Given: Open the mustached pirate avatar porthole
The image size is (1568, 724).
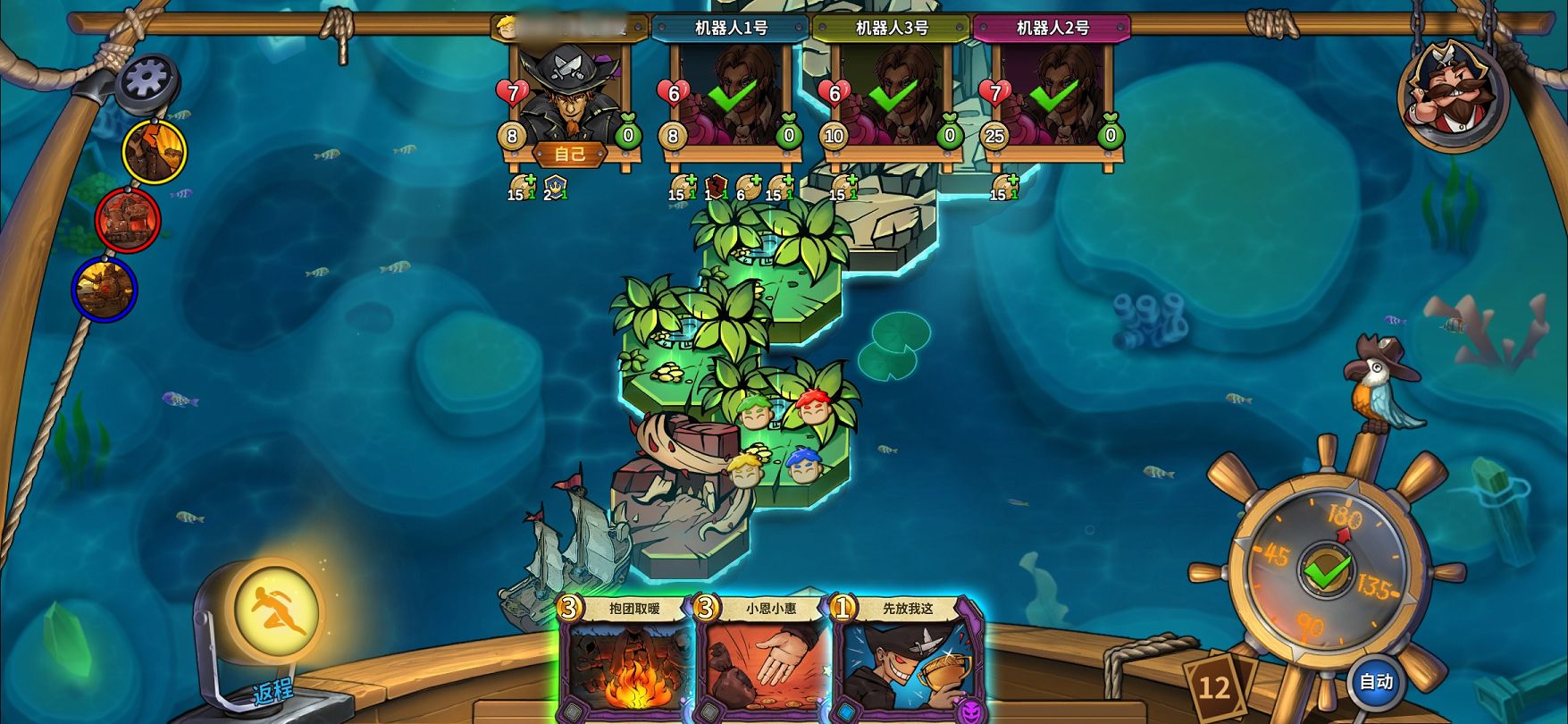Looking at the screenshot, I should tap(1453, 92).
